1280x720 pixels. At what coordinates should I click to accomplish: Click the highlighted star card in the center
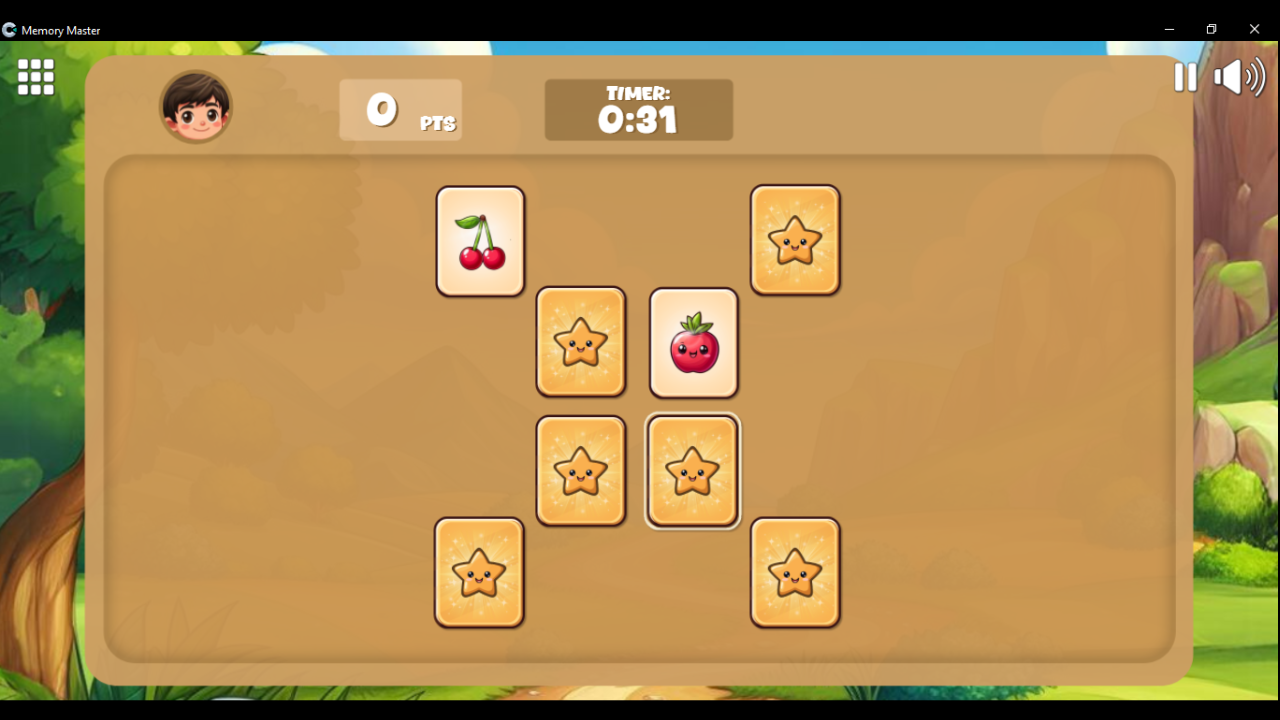(693, 471)
